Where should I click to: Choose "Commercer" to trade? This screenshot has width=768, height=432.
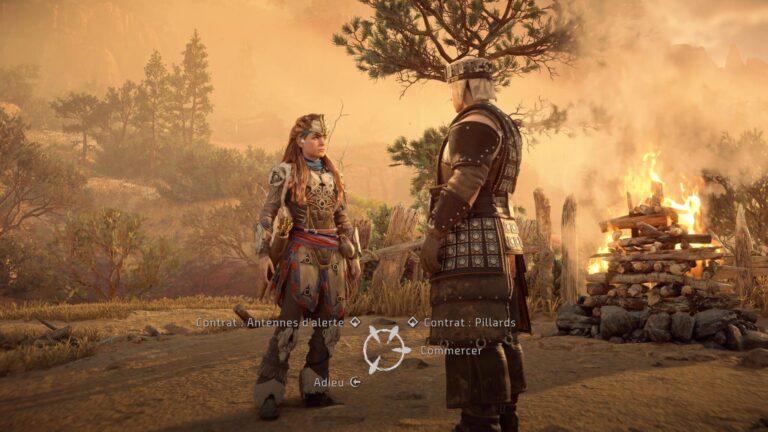[450, 351]
